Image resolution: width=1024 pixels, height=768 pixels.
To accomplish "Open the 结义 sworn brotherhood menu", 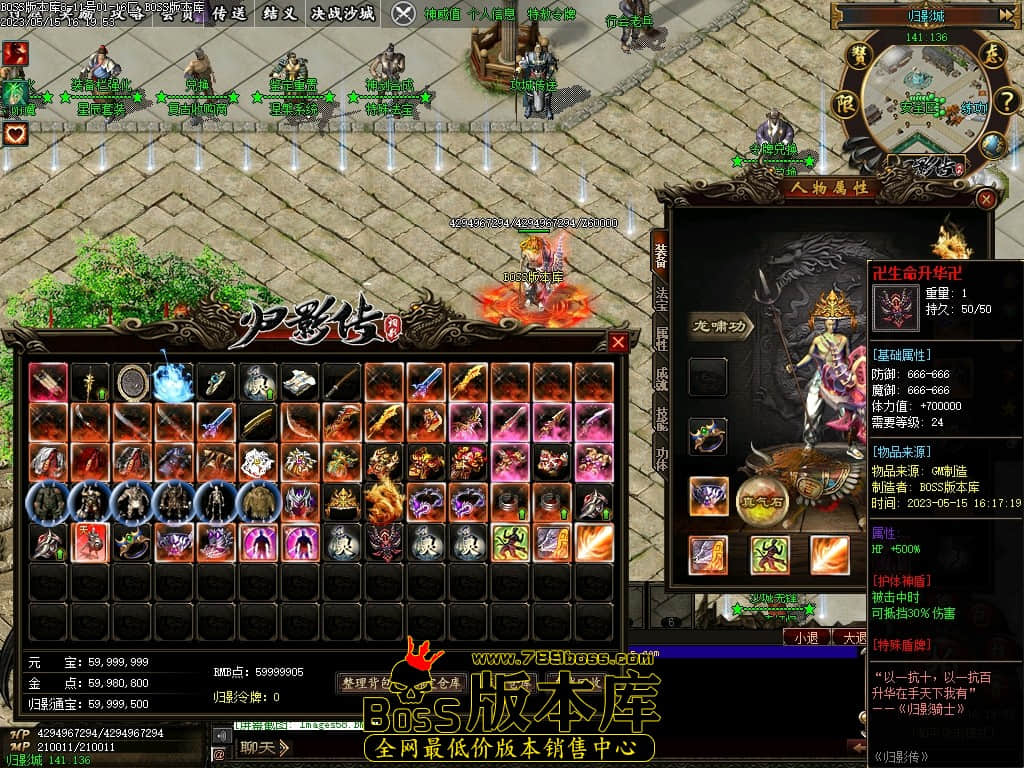I will pos(278,13).
